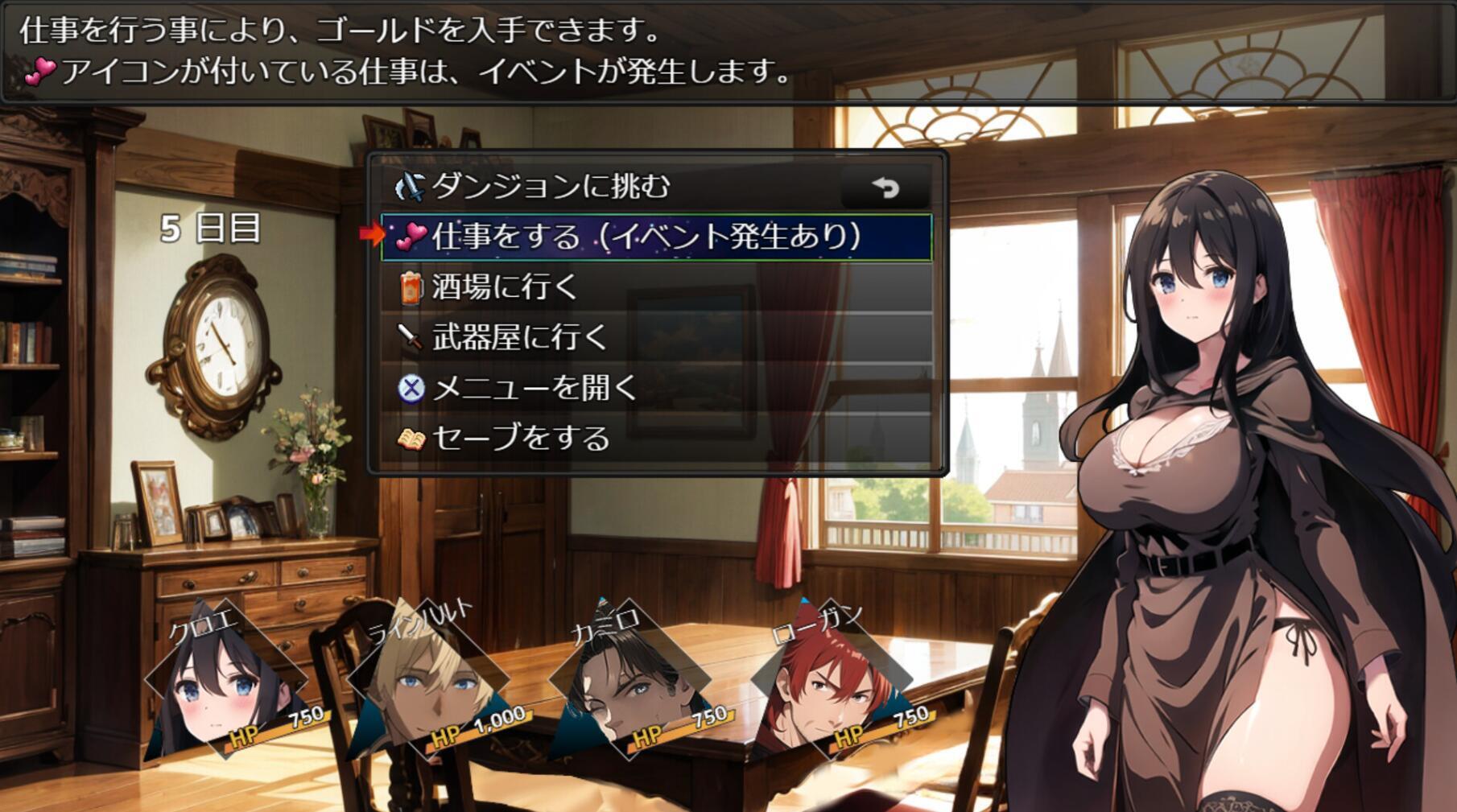
Task: Click the open book save icon
Action: click(x=411, y=439)
